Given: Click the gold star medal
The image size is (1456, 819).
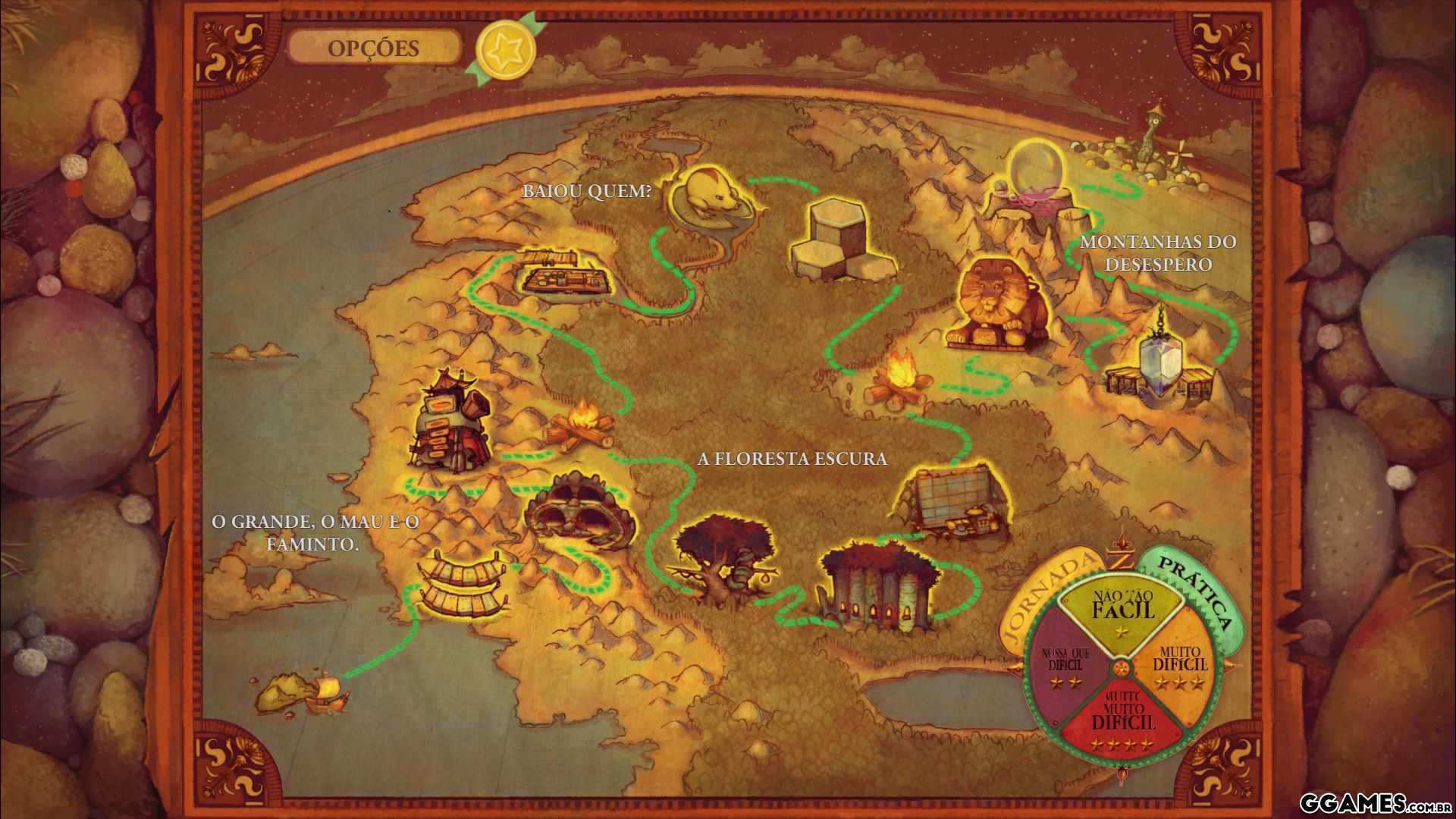Looking at the screenshot, I should [x=505, y=49].
